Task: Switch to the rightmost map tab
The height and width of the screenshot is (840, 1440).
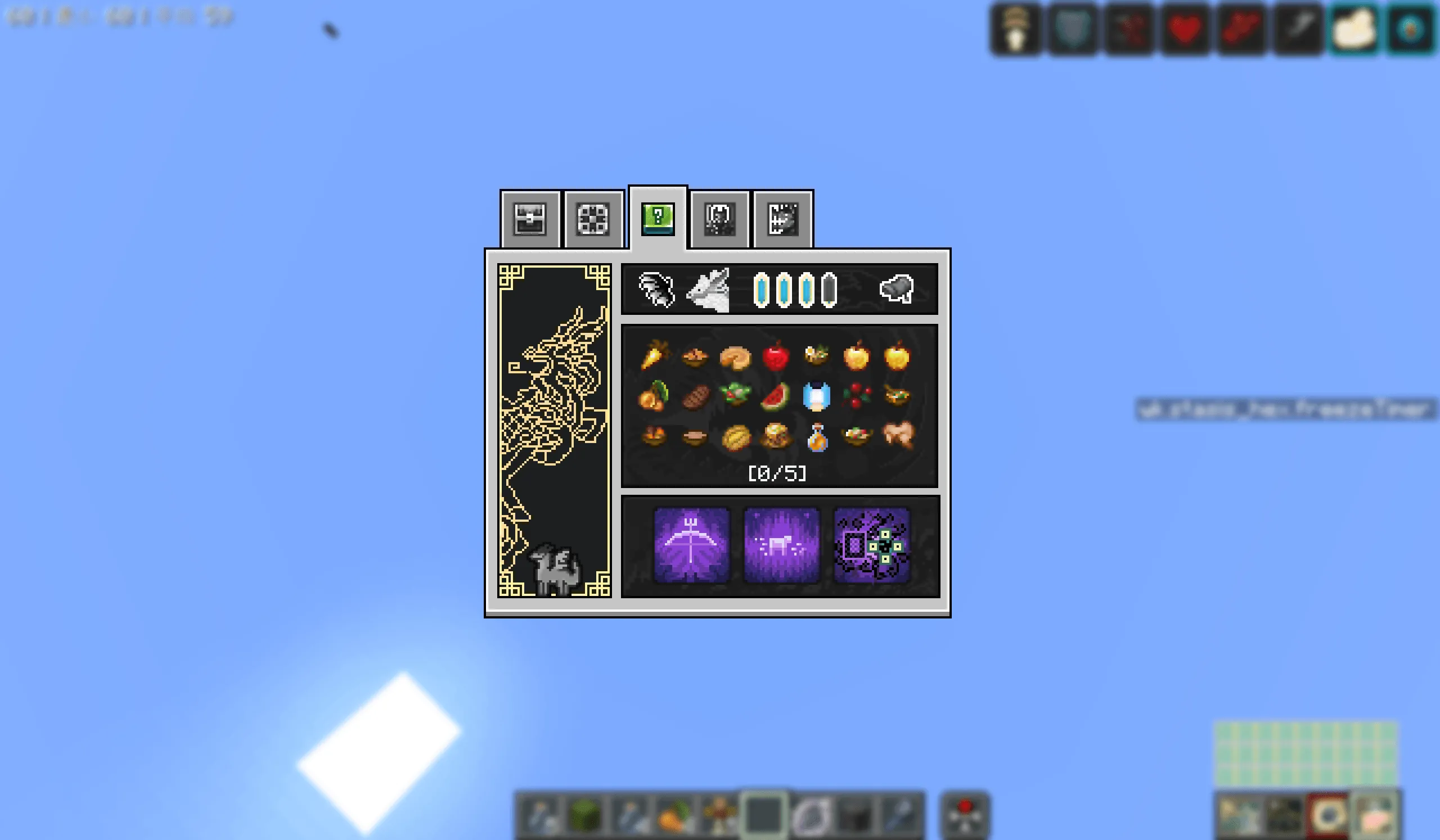Action: (782, 219)
